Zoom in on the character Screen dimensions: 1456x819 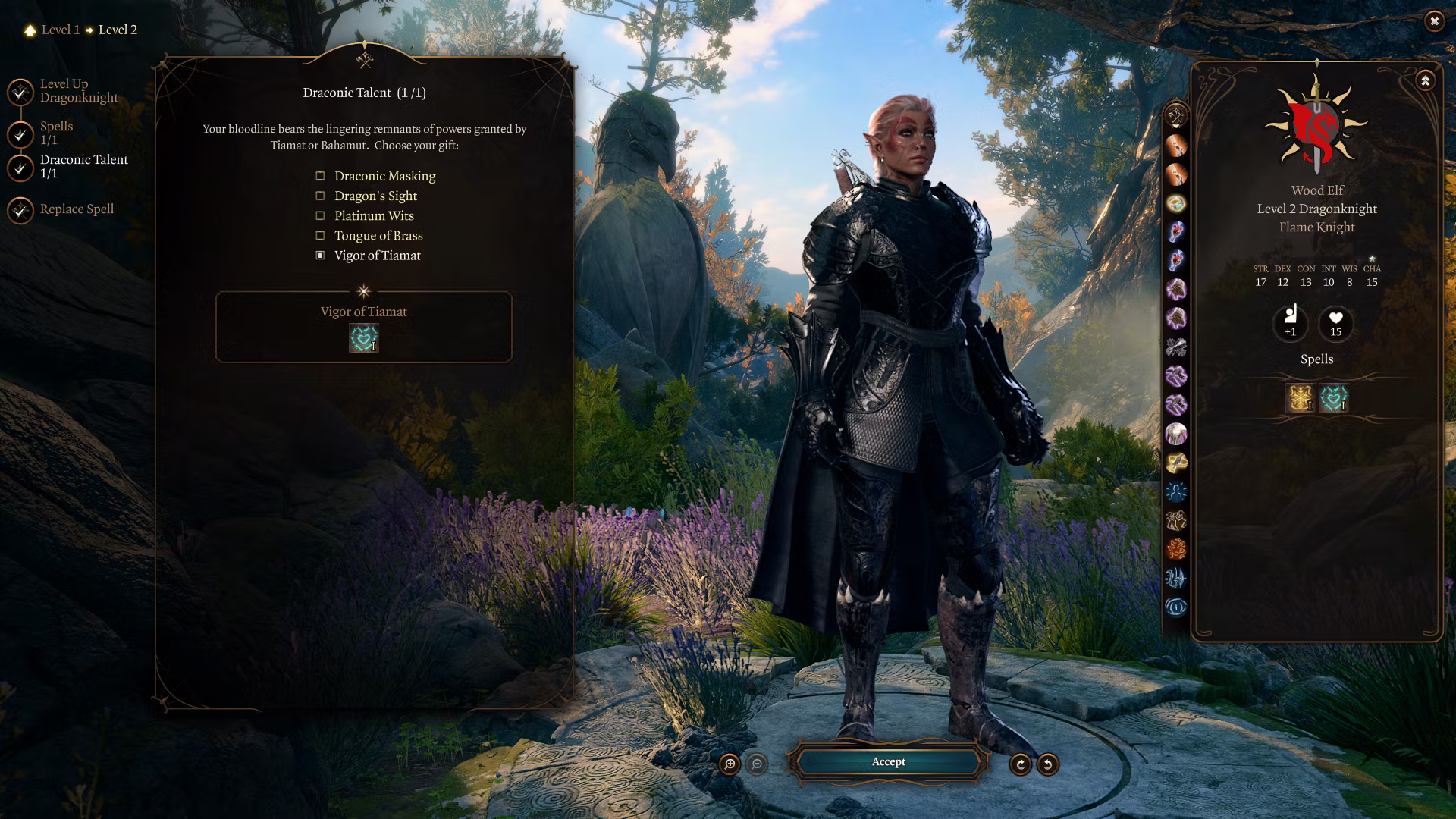pyautogui.click(x=730, y=764)
